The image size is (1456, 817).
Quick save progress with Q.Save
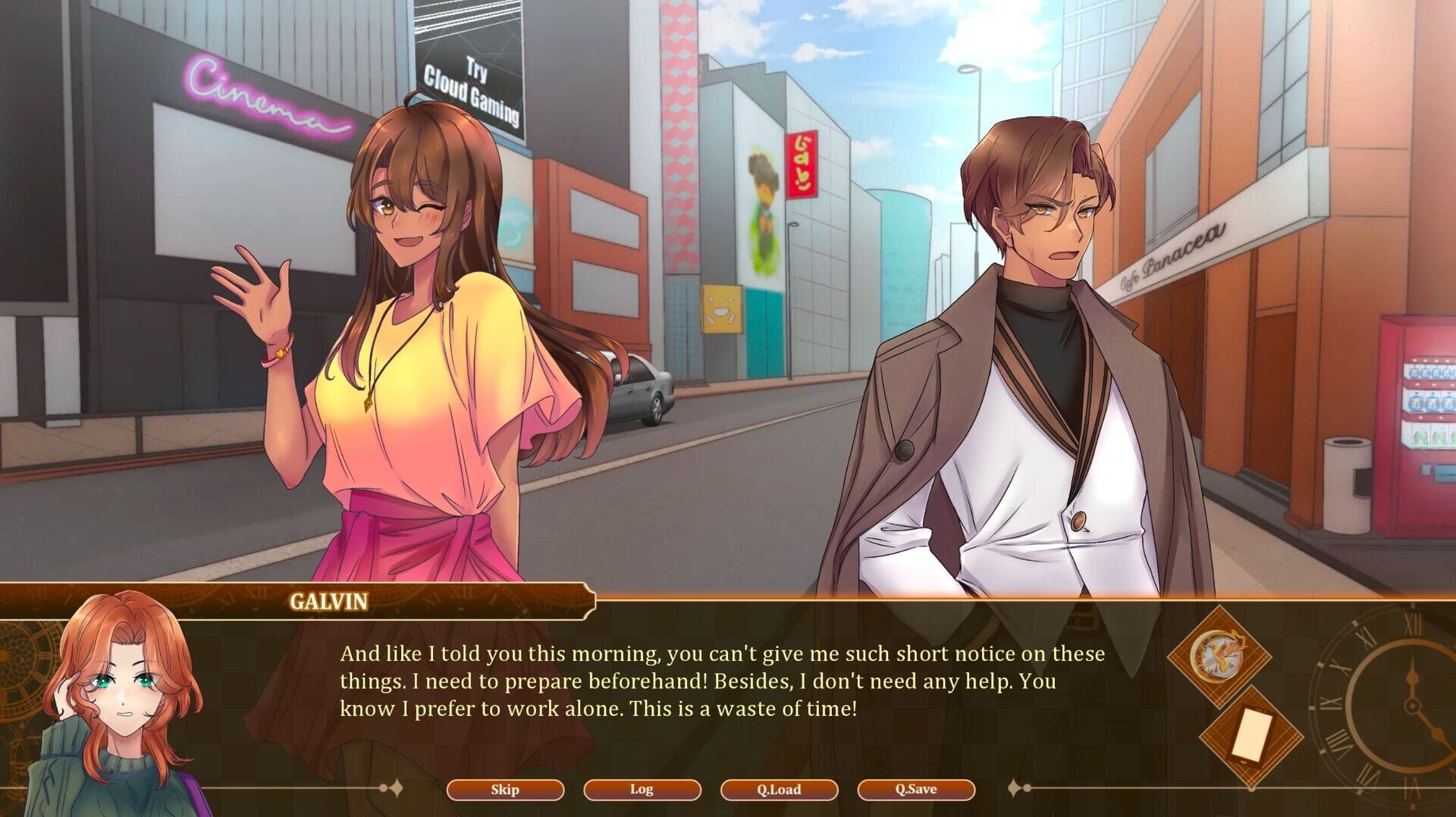[x=918, y=790]
